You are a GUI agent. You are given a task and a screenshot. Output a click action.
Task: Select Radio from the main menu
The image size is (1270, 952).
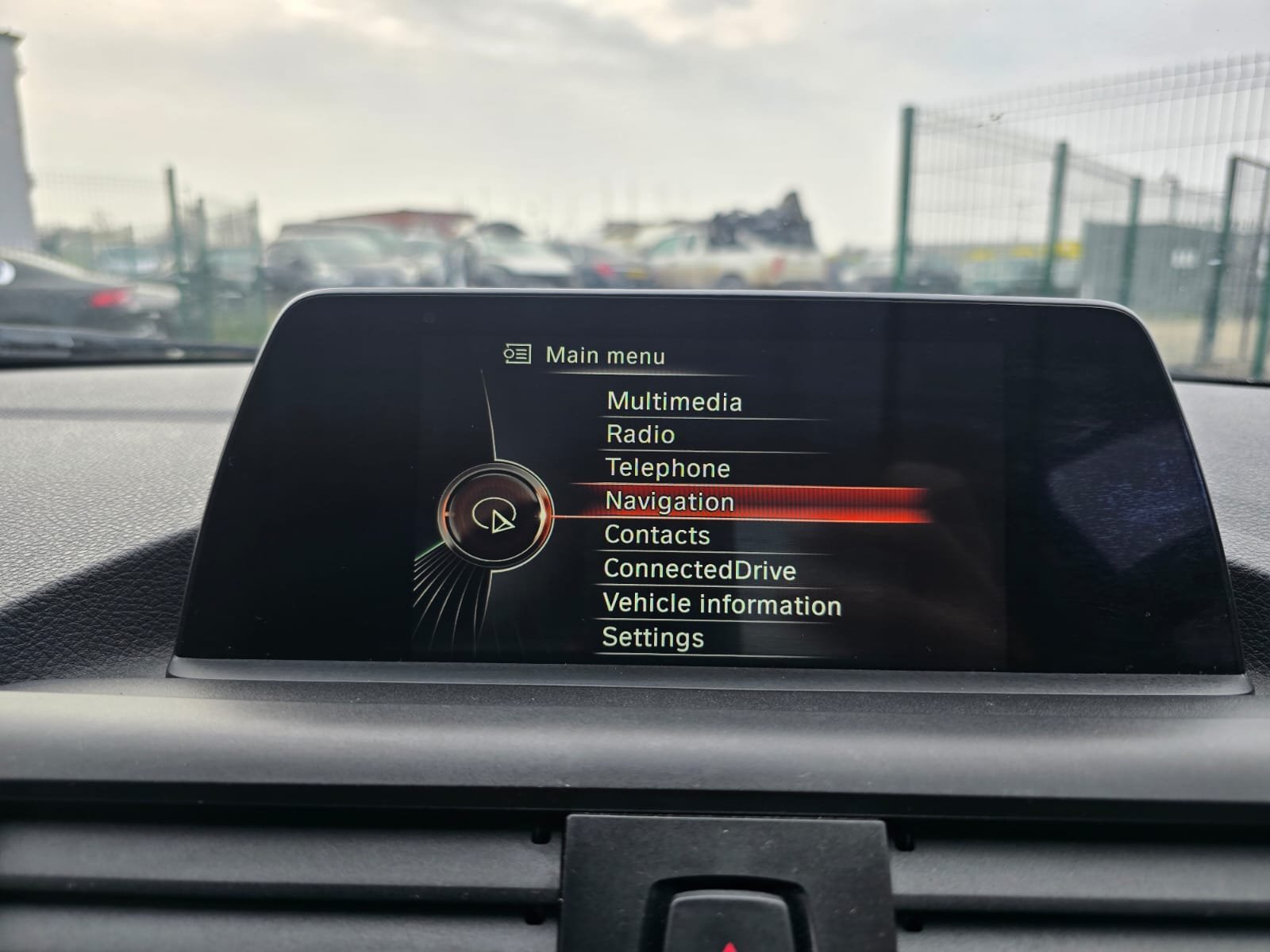641,435
